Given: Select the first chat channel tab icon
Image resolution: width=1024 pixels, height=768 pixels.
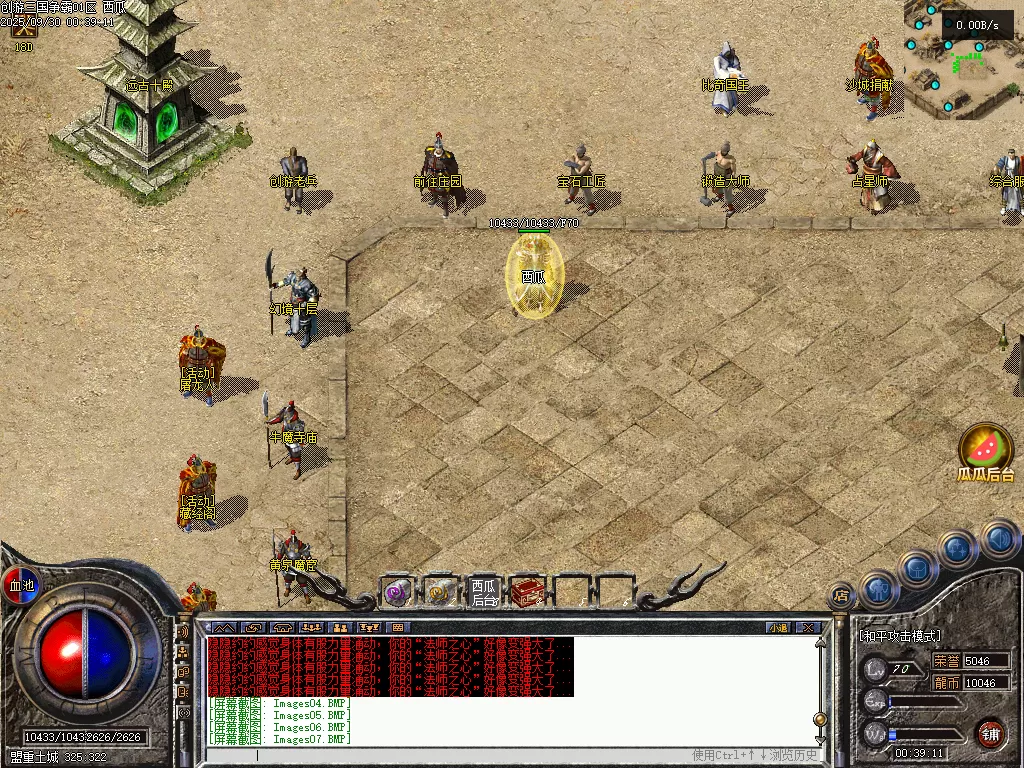Looking at the screenshot, I should pyautogui.click(x=222, y=628).
